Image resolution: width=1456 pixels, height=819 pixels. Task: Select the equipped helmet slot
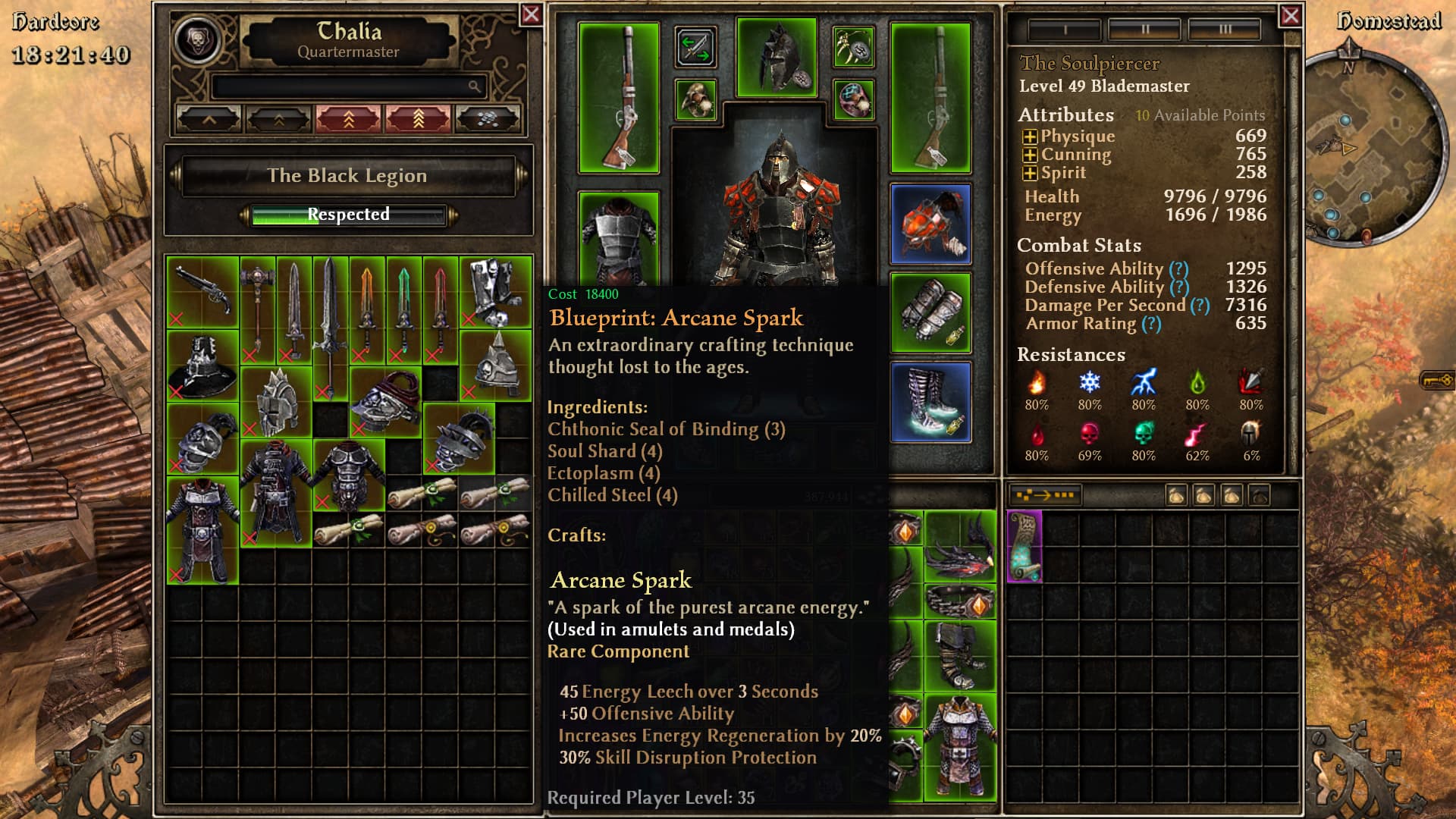point(777,58)
